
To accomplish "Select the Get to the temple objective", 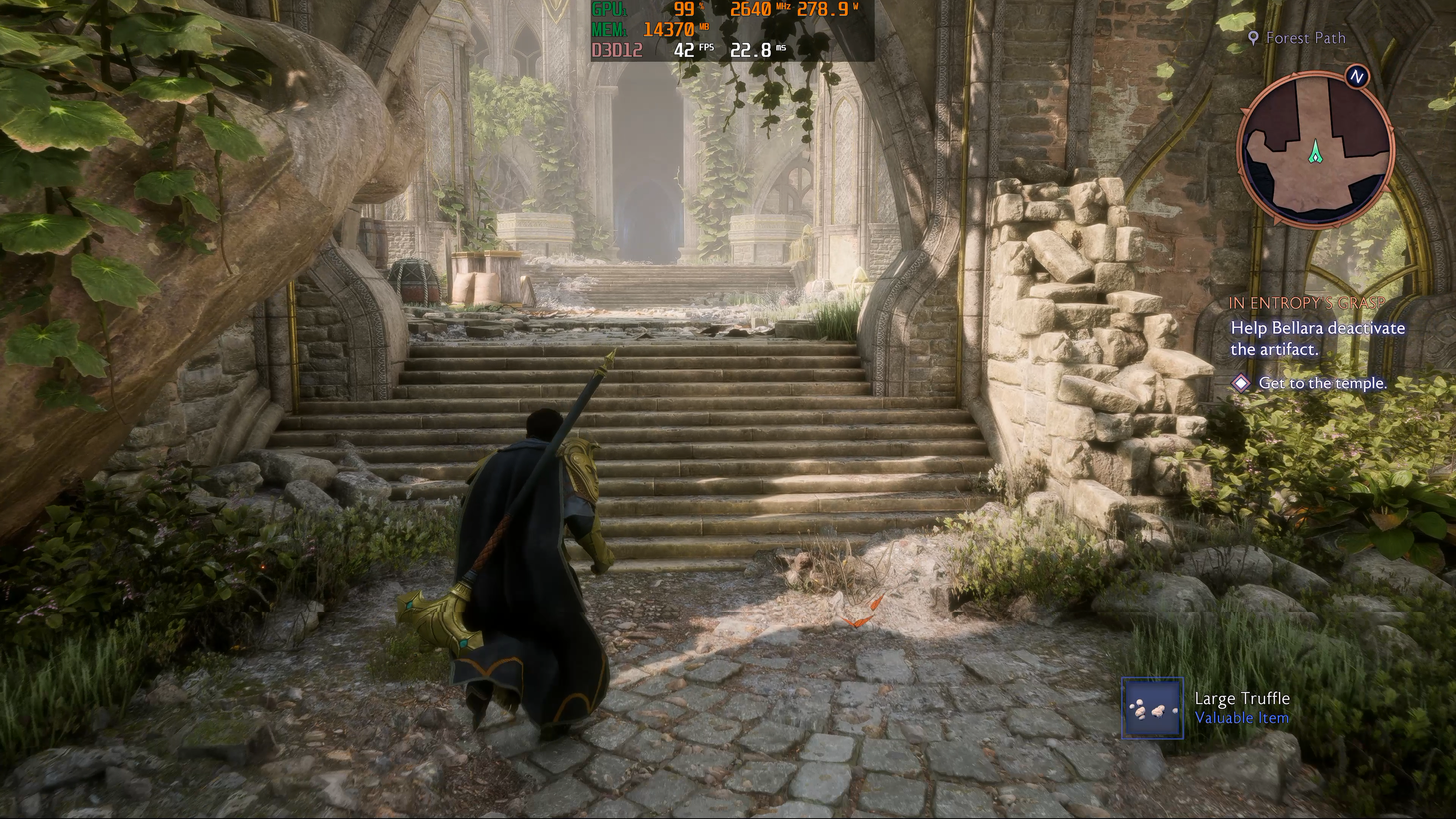I will 1322,383.
